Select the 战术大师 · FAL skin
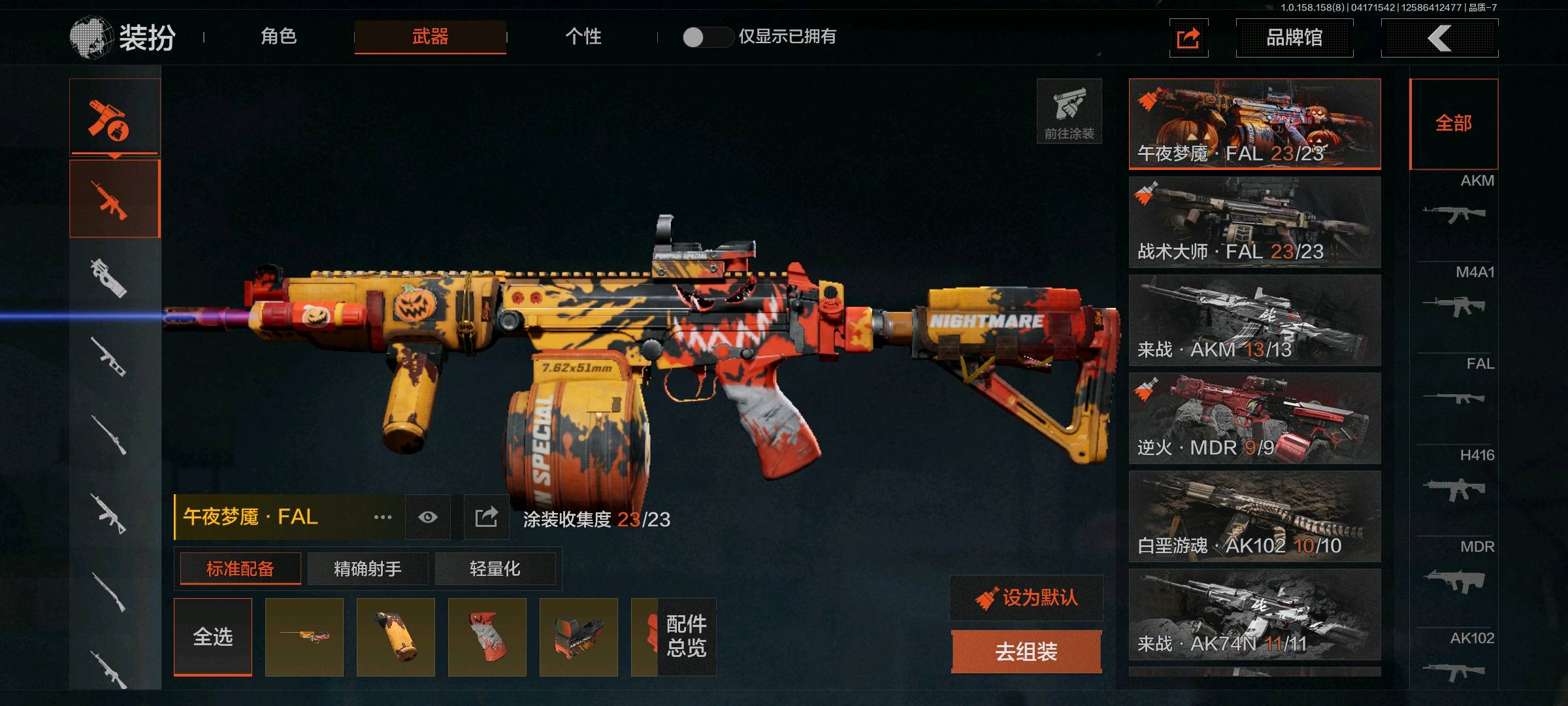Image resolution: width=1568 pixels, height=706 pixels. tap(1254, 222)
